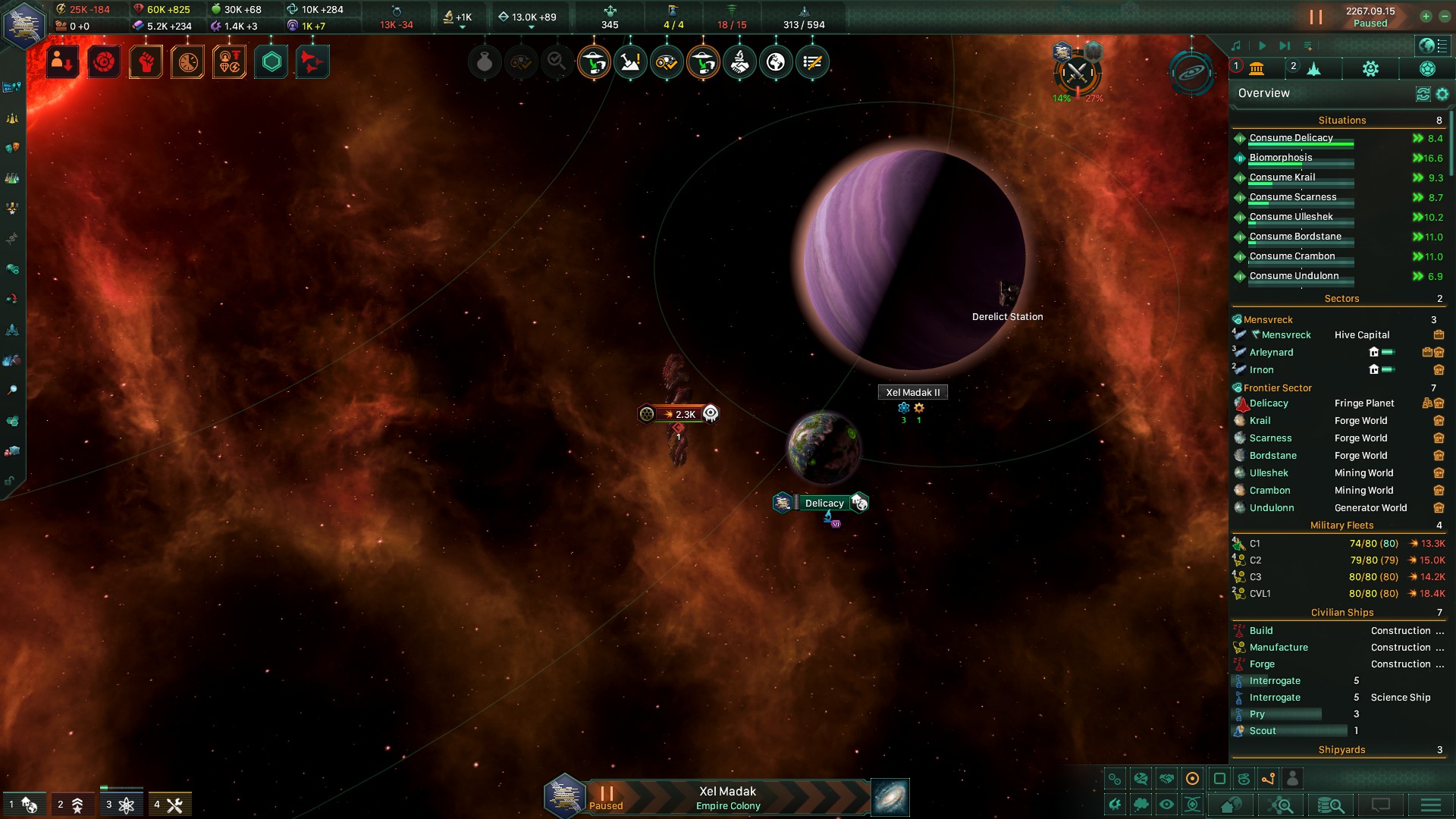The height and width of the screenshot is (819, 1456).
Task: Select military fleet C1
Action: click(1255, 544)
